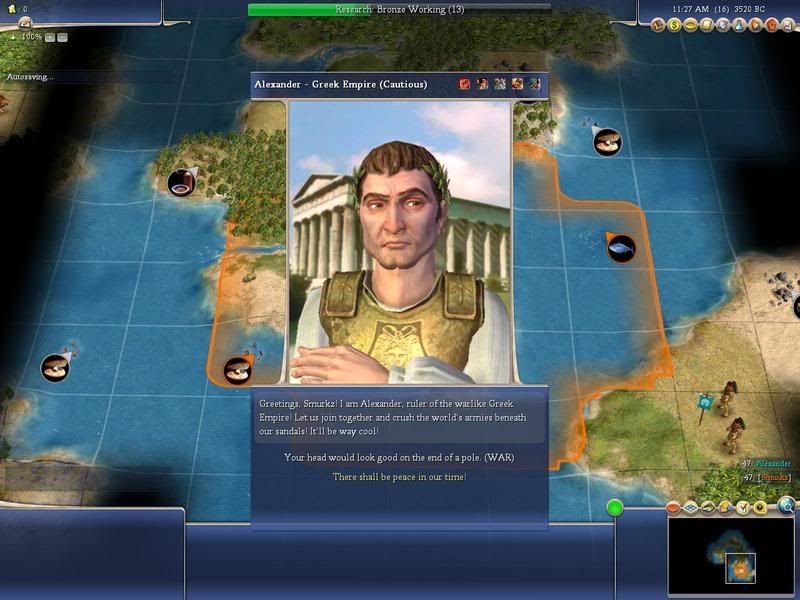Open the globe view magnifier button
The image size is (800, 600).
tap(787, 507)
